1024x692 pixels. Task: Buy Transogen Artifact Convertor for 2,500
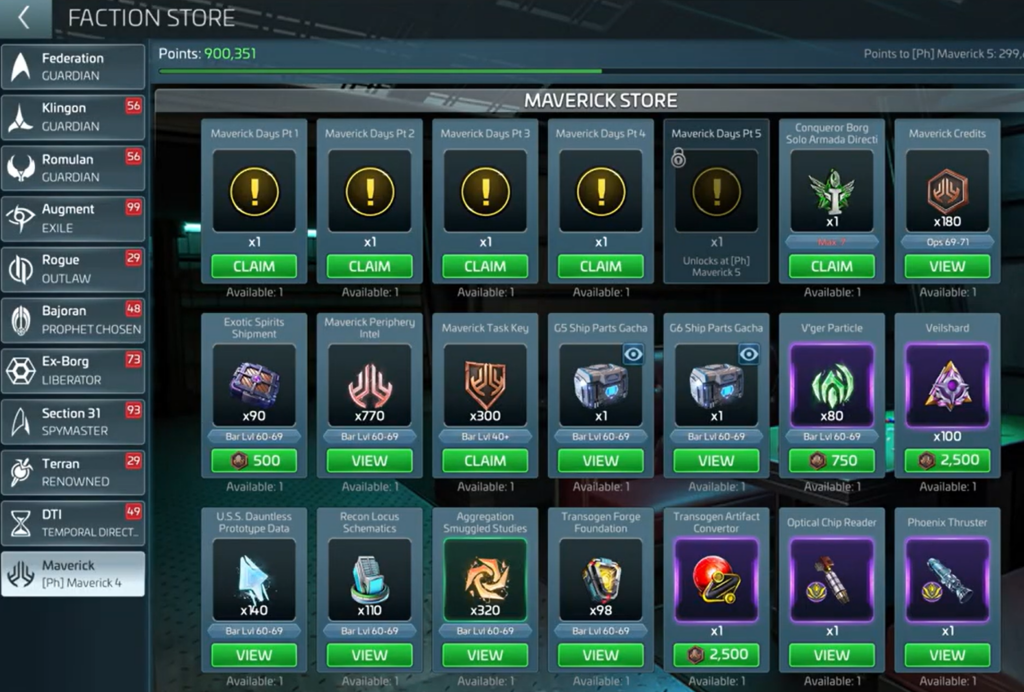click(x=716, y=655)
